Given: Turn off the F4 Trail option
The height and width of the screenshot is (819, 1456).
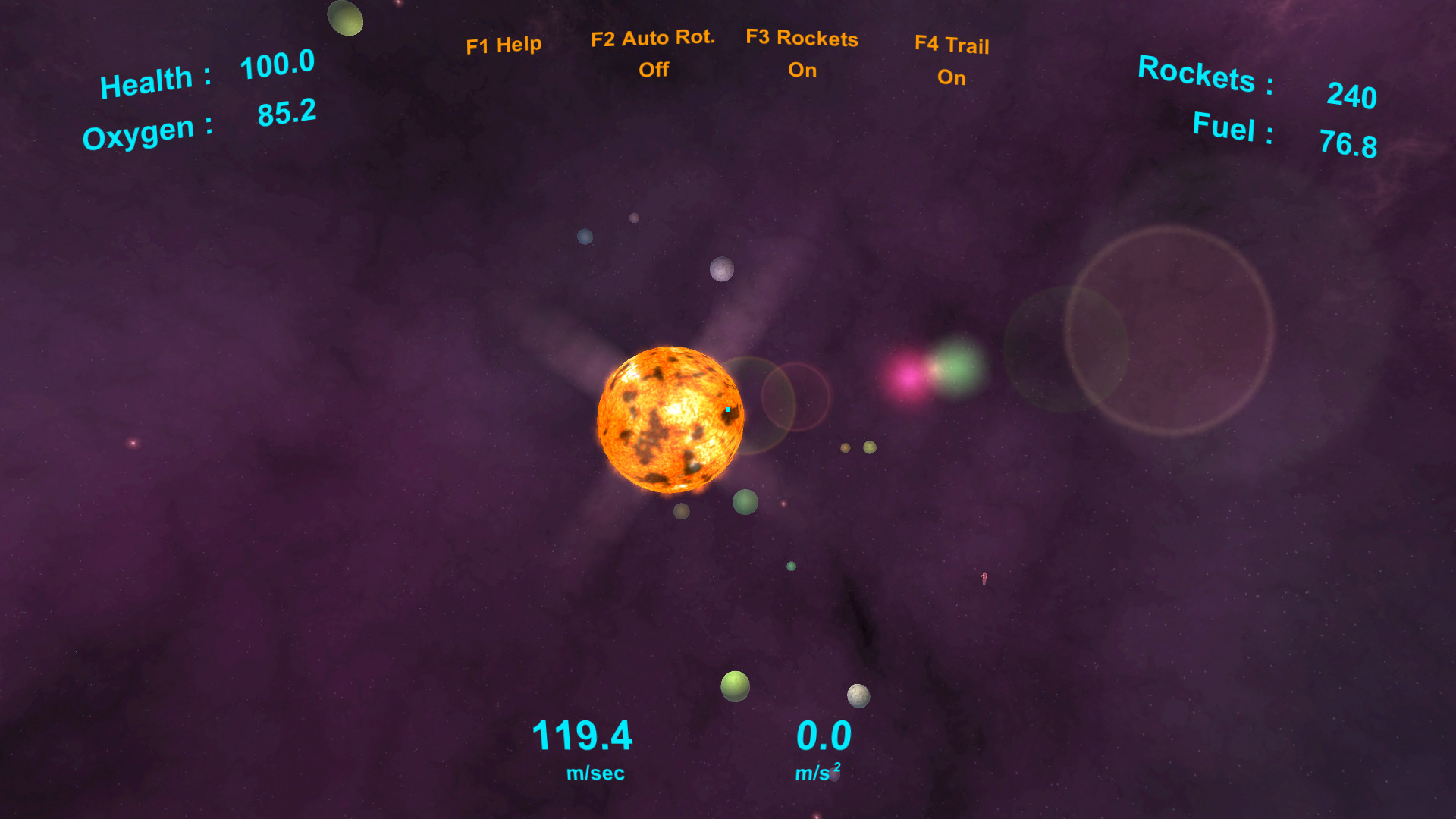Looking at the screenshot, I should tap(952, 62).
